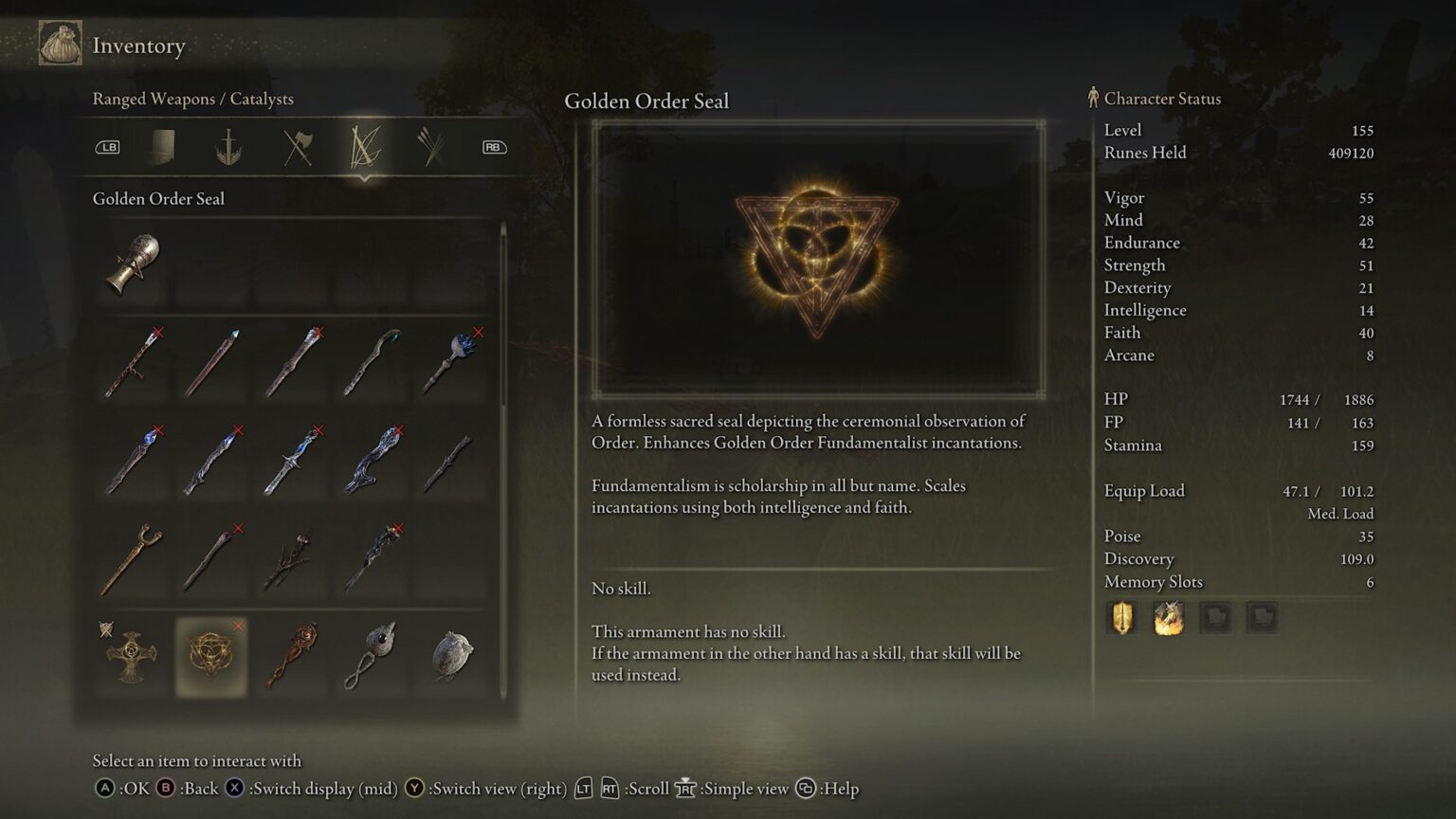Switch display with the X button prompt
The image size is (1456, 819).
point(233,788)
